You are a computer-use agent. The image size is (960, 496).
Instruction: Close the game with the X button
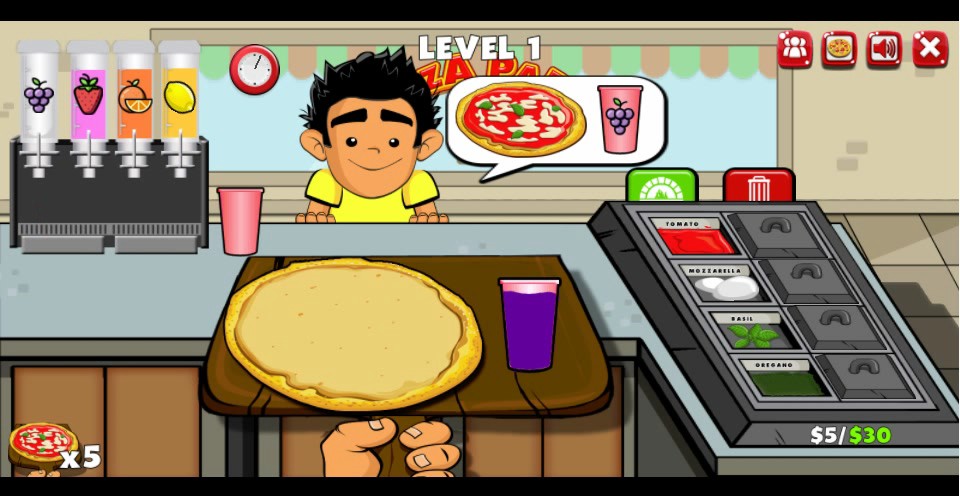(929, 48)
